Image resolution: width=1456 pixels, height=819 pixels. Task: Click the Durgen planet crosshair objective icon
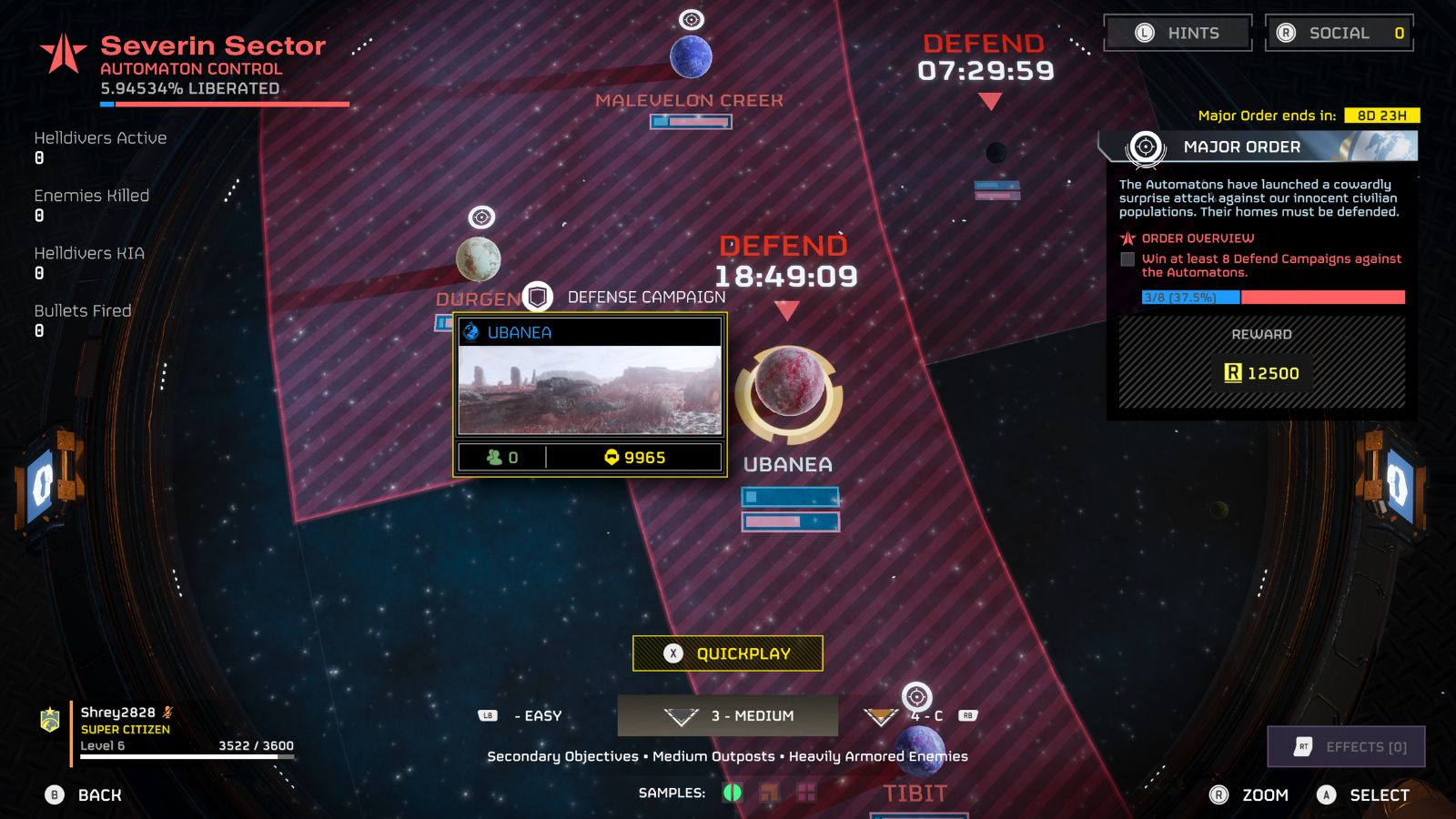click(x=480, y=218)
